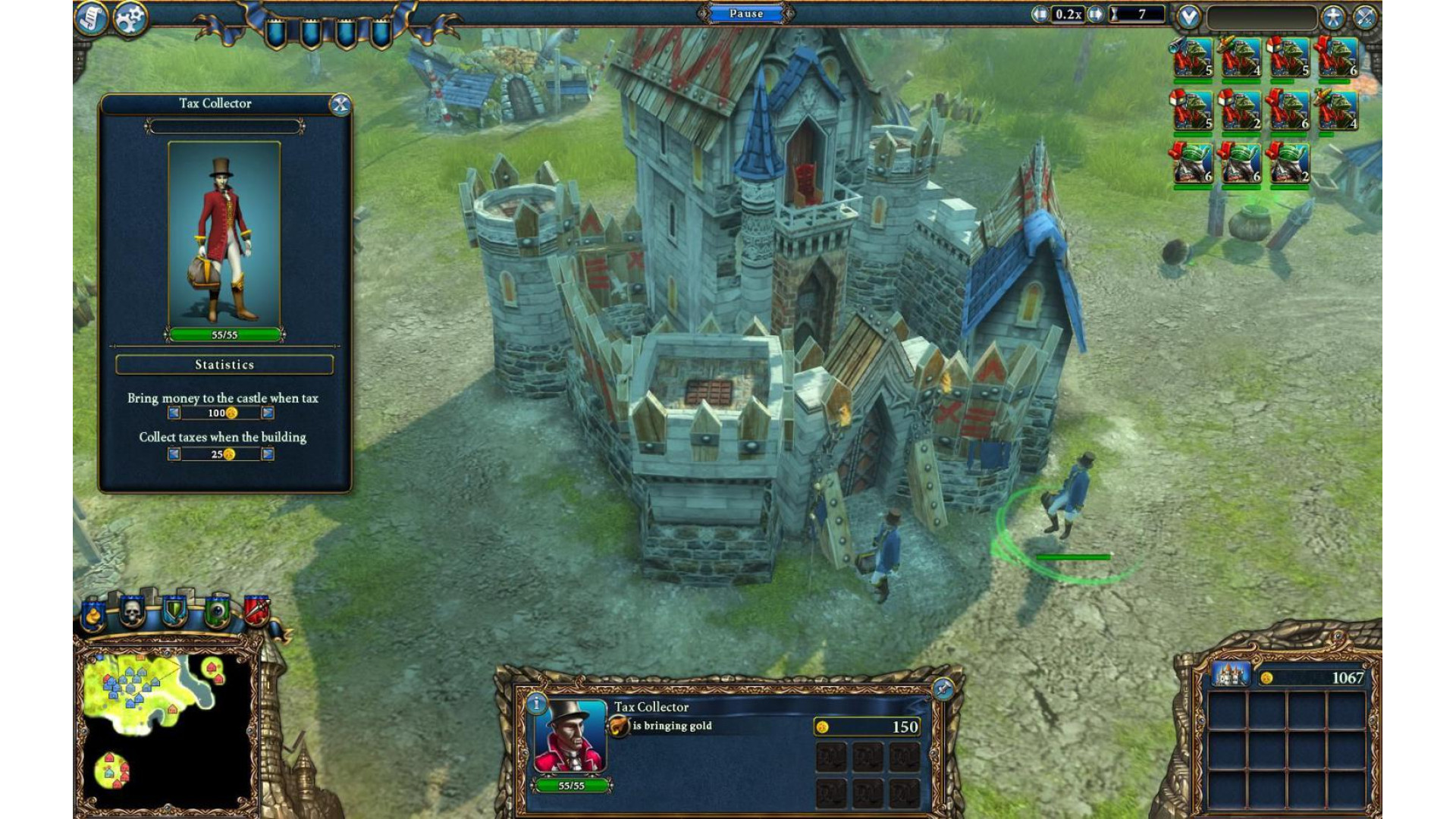The width and height of the screenshot is (1456, 819).
Task: Open the gears settings menu
Action: point(130,18)
